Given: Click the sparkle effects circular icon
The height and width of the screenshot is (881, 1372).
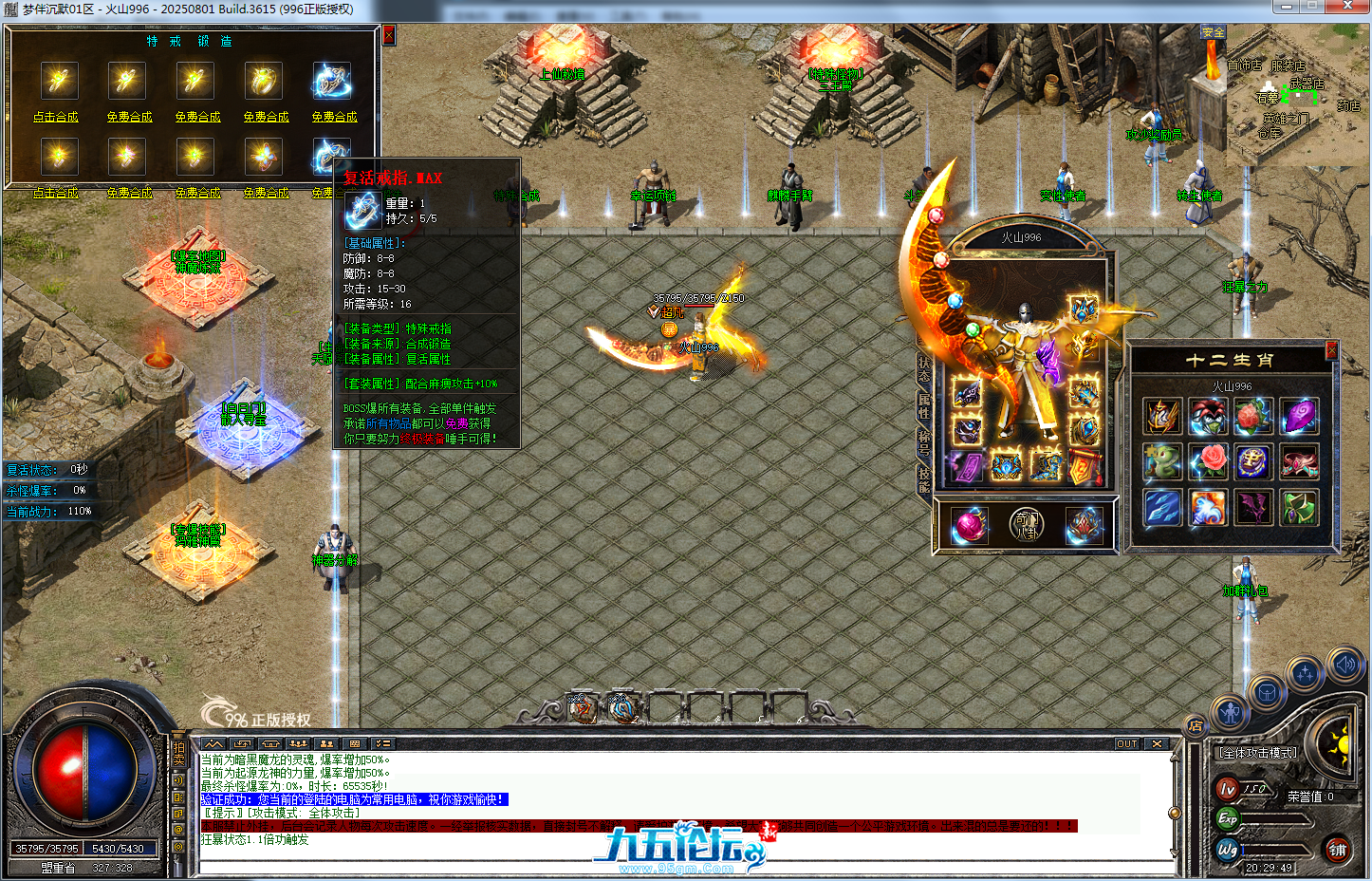Looking at the screenshot, I should [x=1305, y=672].
